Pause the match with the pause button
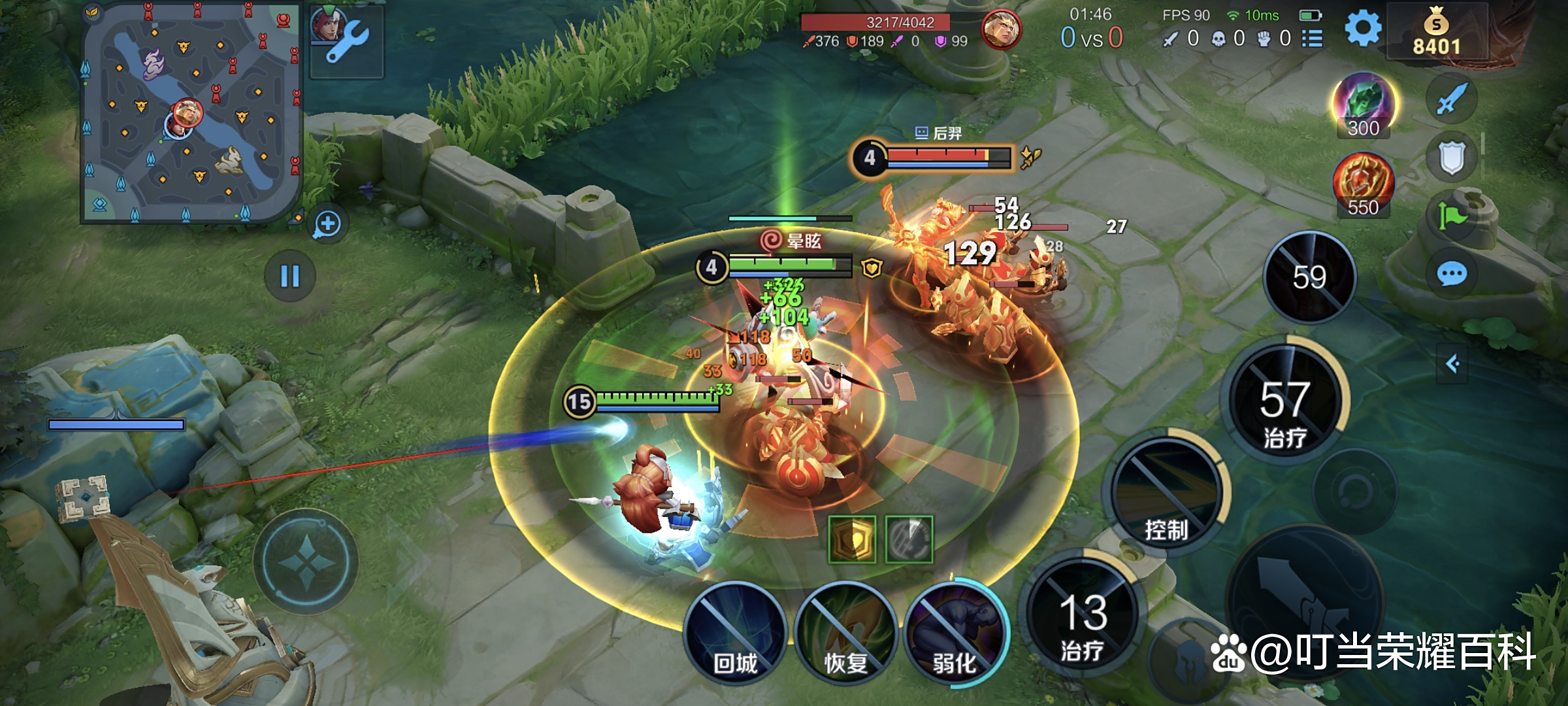Viewport: 1568px width, 706px height. (289, 276)
